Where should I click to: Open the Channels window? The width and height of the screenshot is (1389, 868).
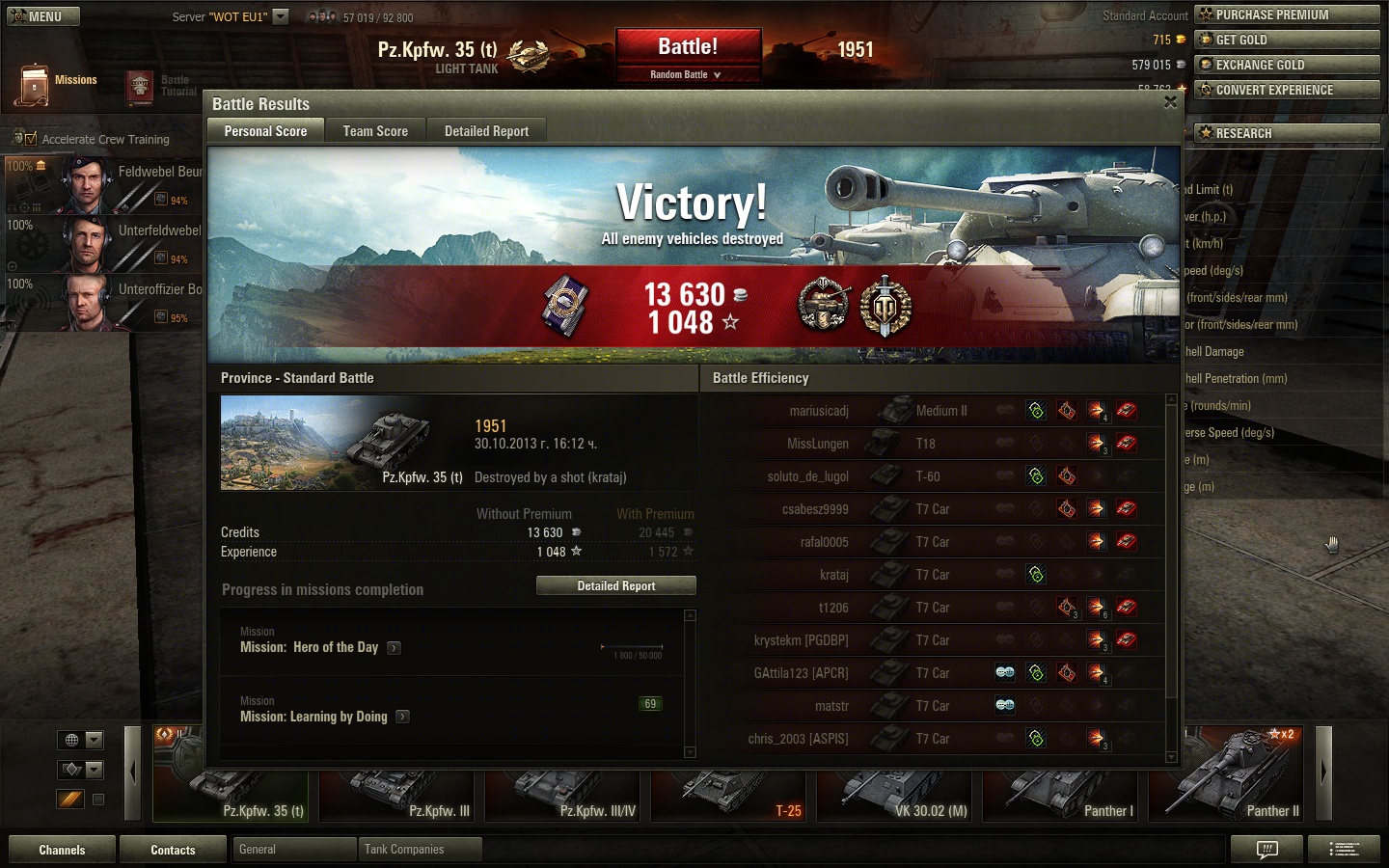[x=62, y=850]
